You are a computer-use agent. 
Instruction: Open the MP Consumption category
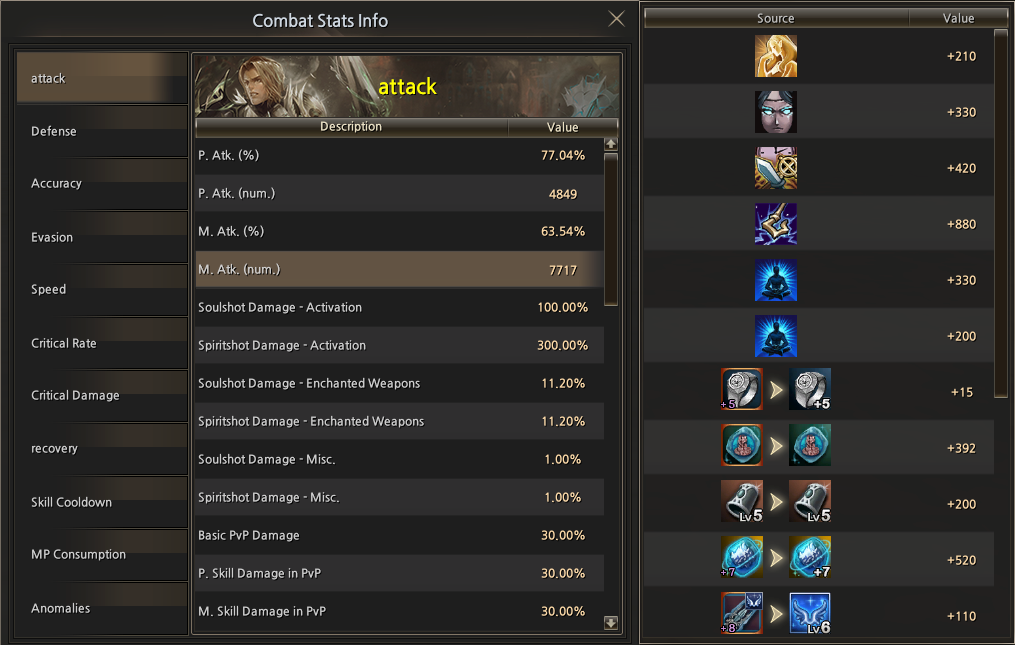pyautogui.click(x=102, y=555)
